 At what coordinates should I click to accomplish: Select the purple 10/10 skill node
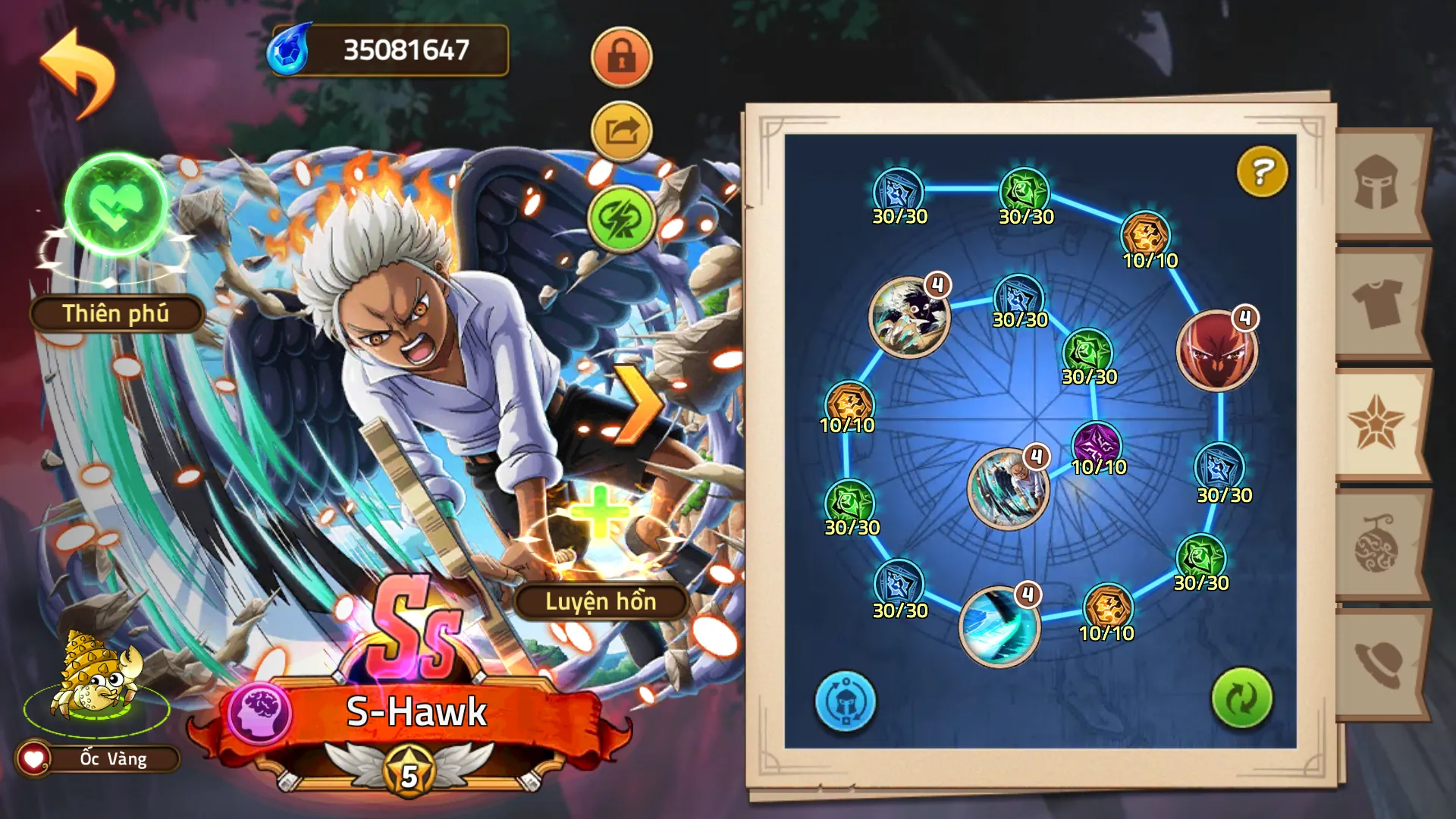[1097, 445]
